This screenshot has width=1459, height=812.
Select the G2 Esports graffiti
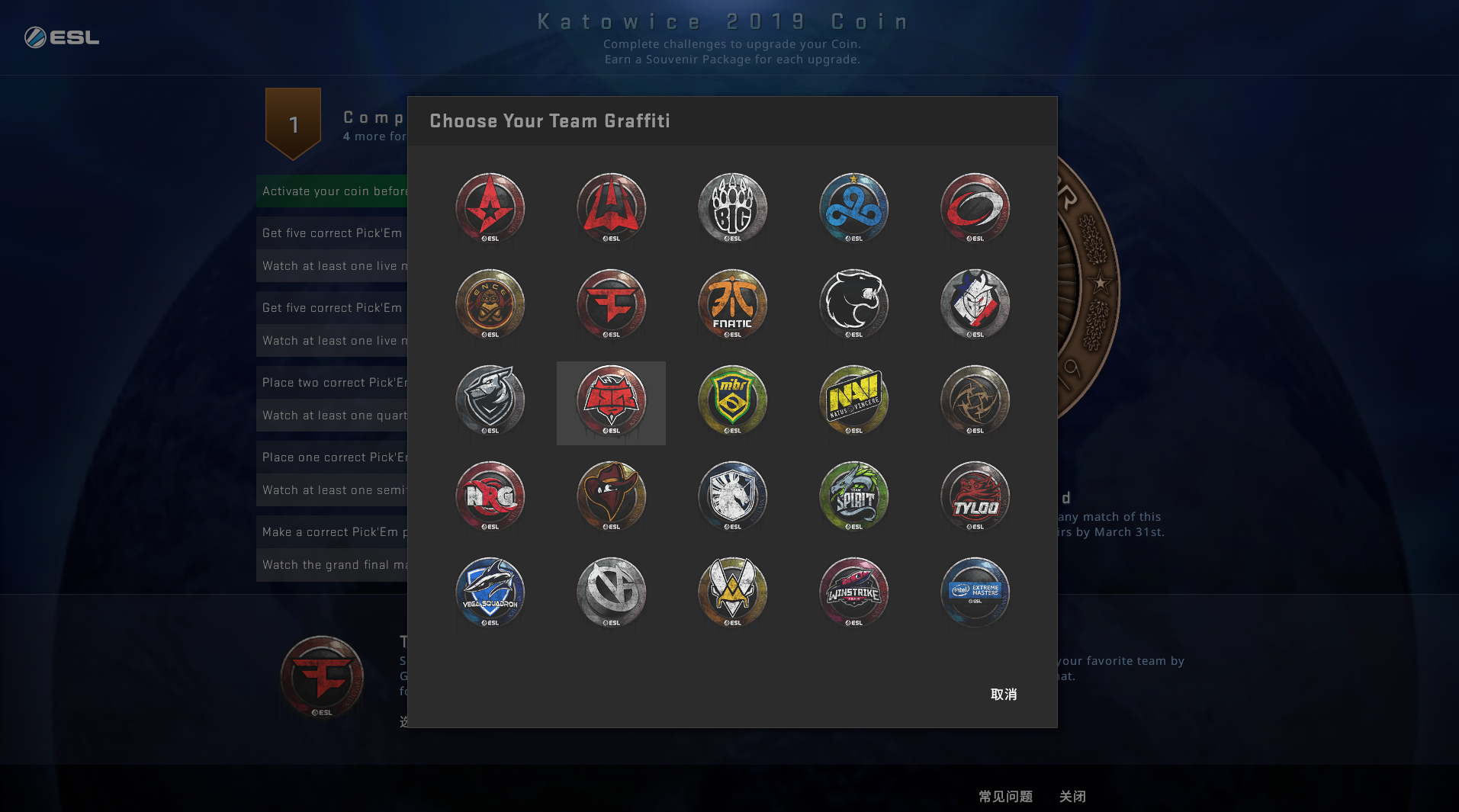(975, 305)
